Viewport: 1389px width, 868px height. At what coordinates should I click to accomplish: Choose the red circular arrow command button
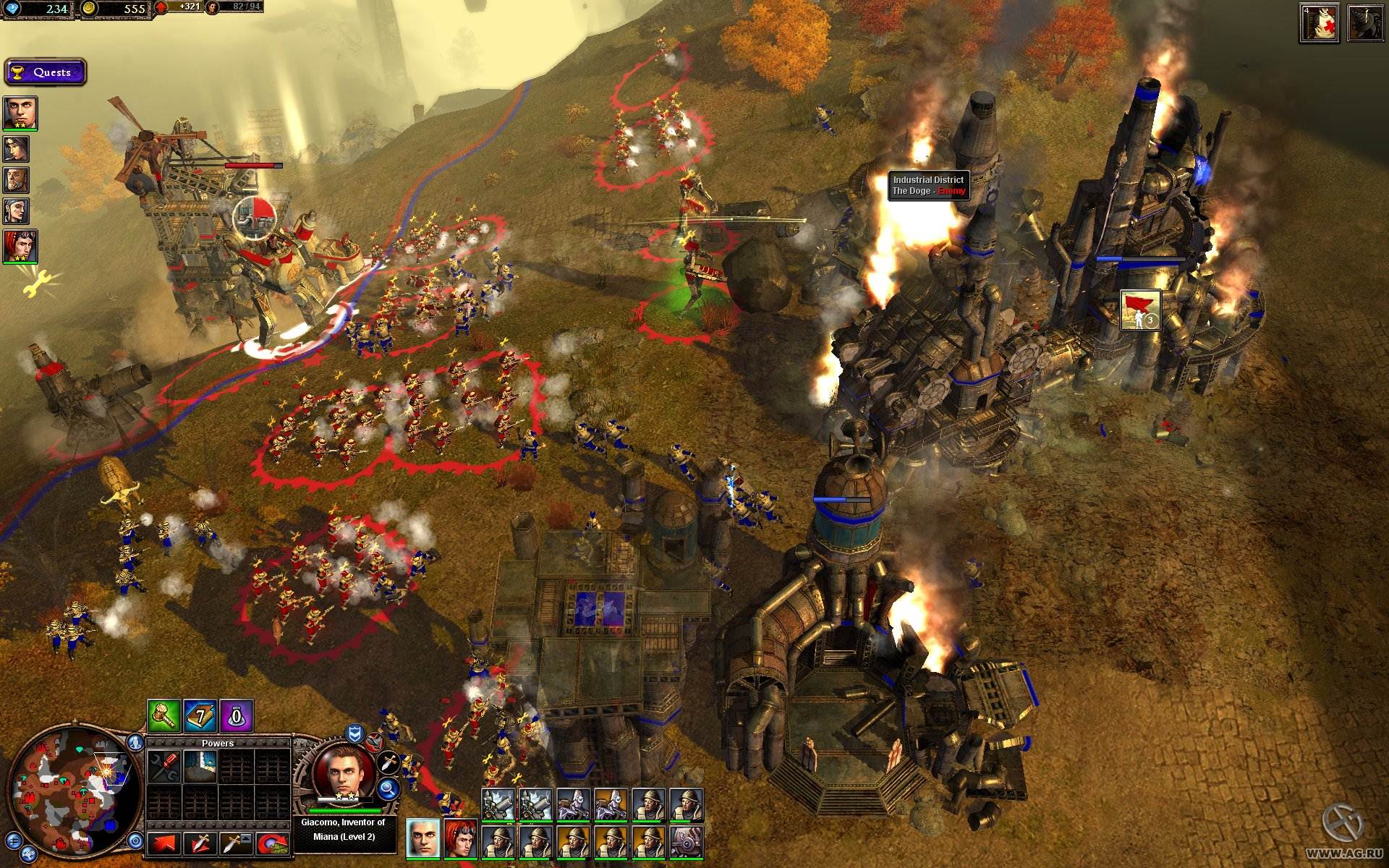pyautogui.click(x=272, y=843)
